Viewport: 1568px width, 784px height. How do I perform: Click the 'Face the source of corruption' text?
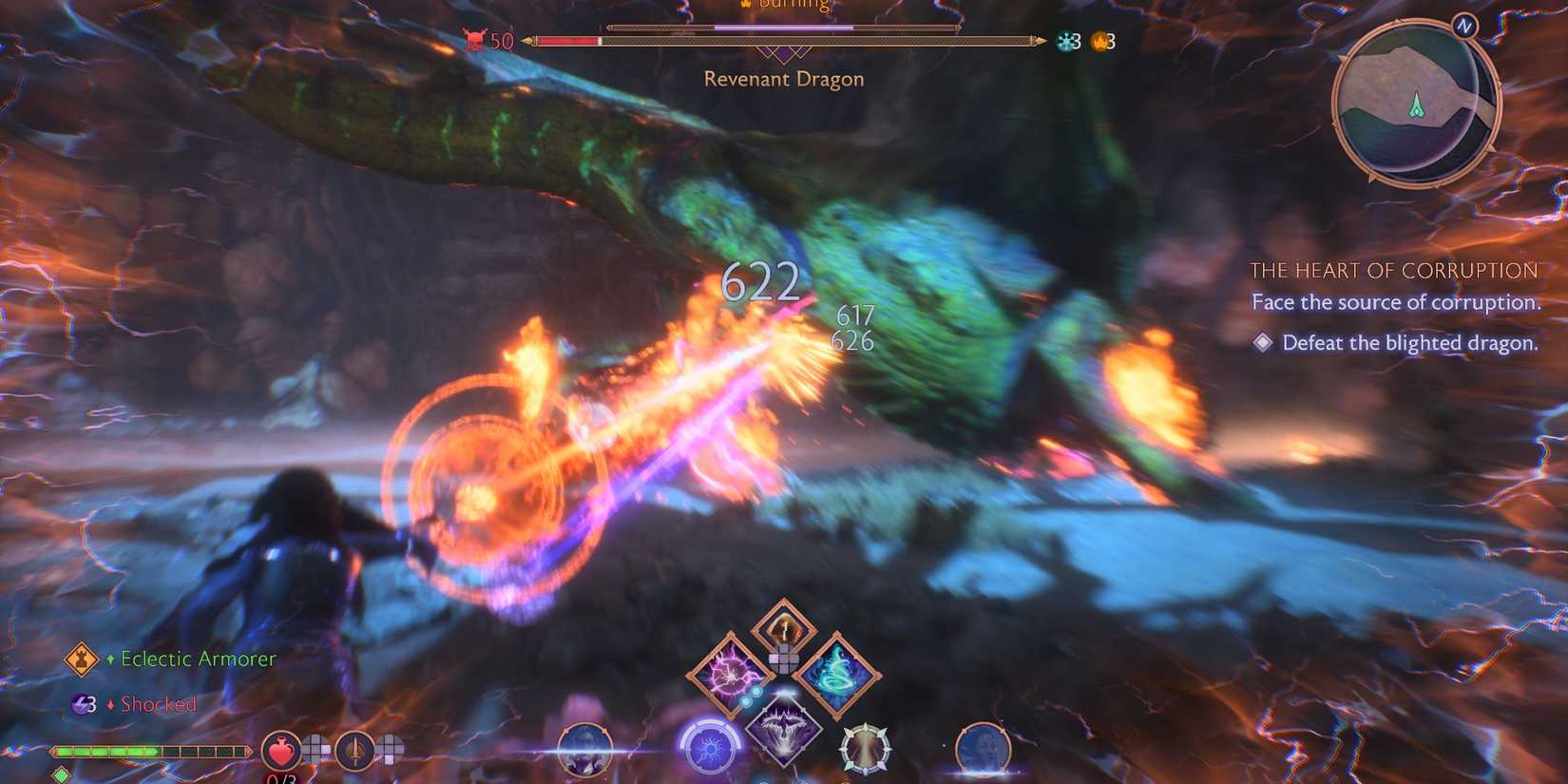coord(1397,302)
